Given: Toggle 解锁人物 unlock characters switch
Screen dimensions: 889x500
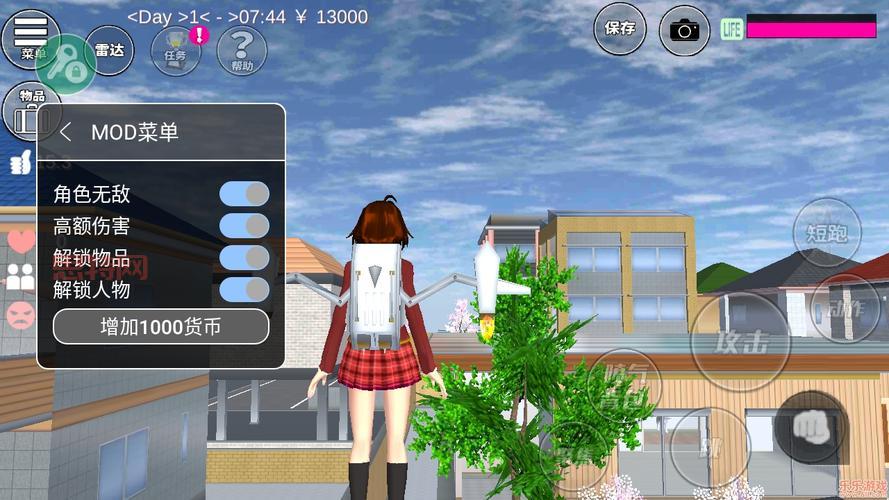Looking at the screenshot, I should 244,290.
